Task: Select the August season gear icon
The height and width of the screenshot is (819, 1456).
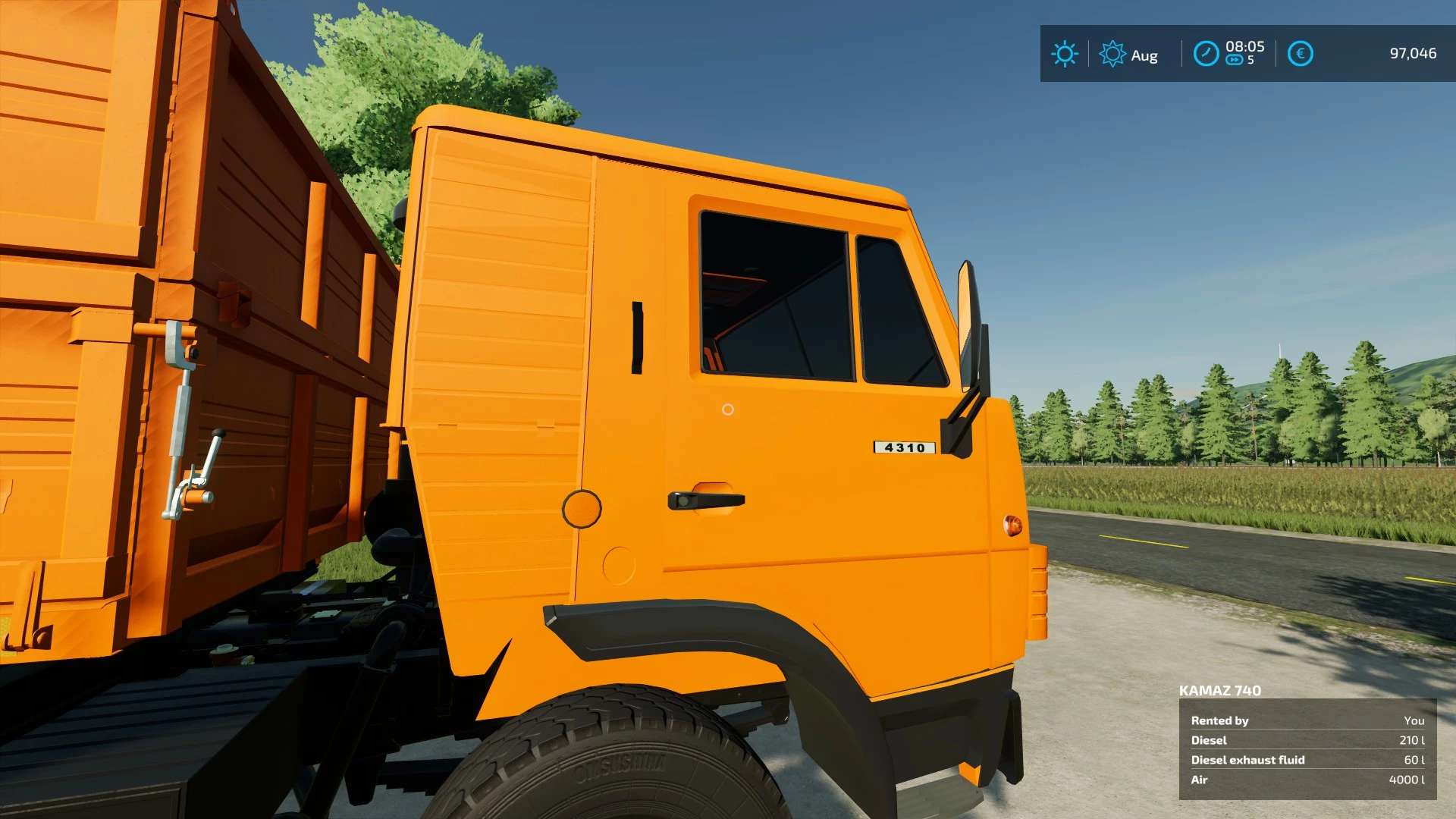Action: [1112, 54]
